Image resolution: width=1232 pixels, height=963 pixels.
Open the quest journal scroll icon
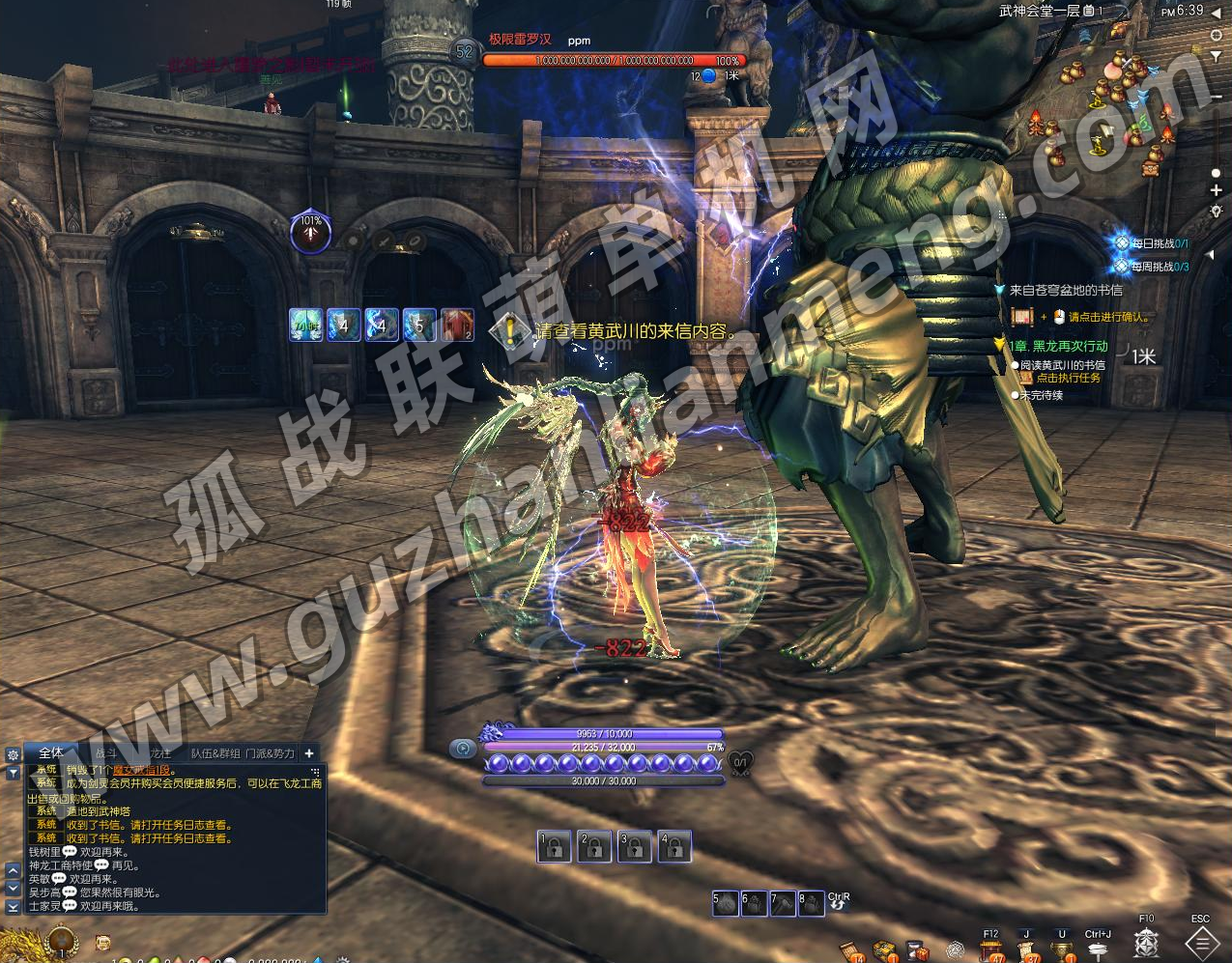(1026, 950)
